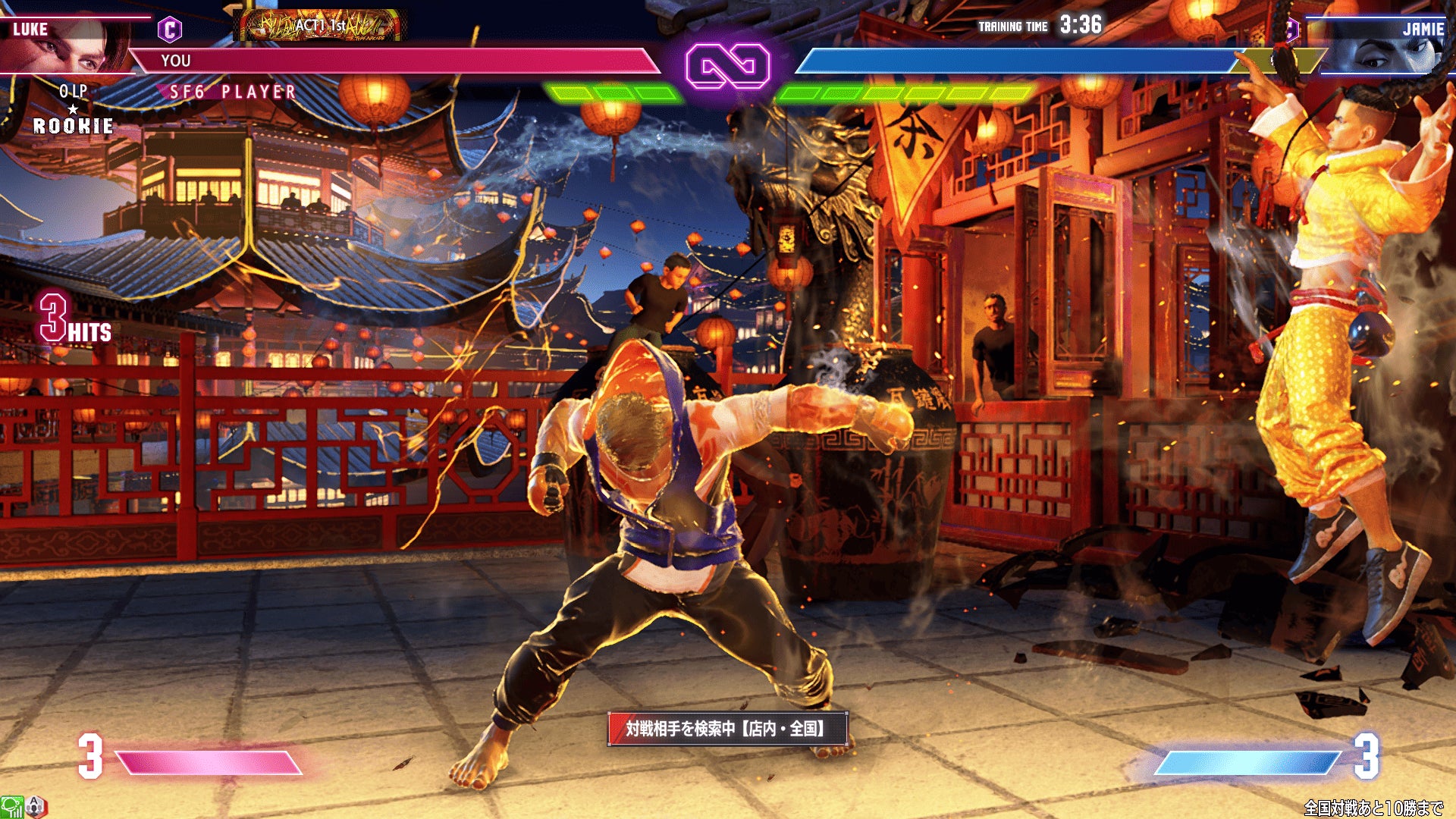
Task: Click the ACT1 1st rank emblem
Action: (322, 26)
